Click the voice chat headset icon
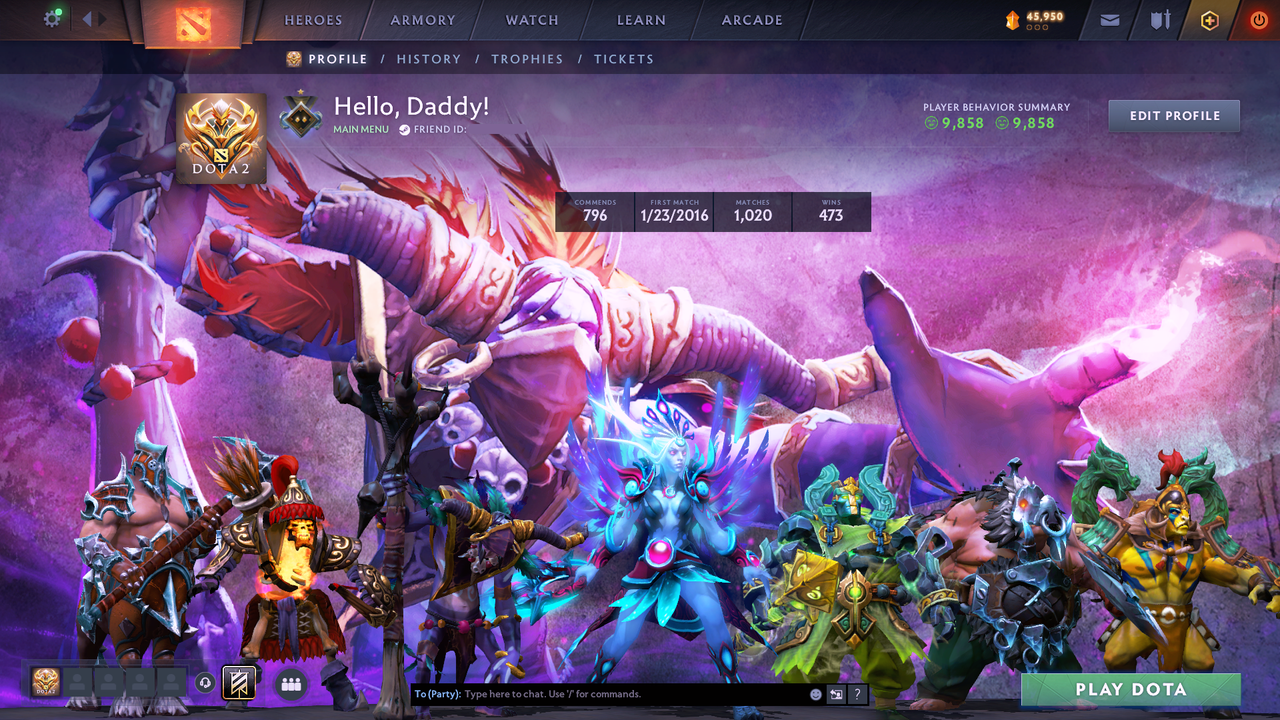Viewport: 1280px width, 720px height. tap(205, 682)
